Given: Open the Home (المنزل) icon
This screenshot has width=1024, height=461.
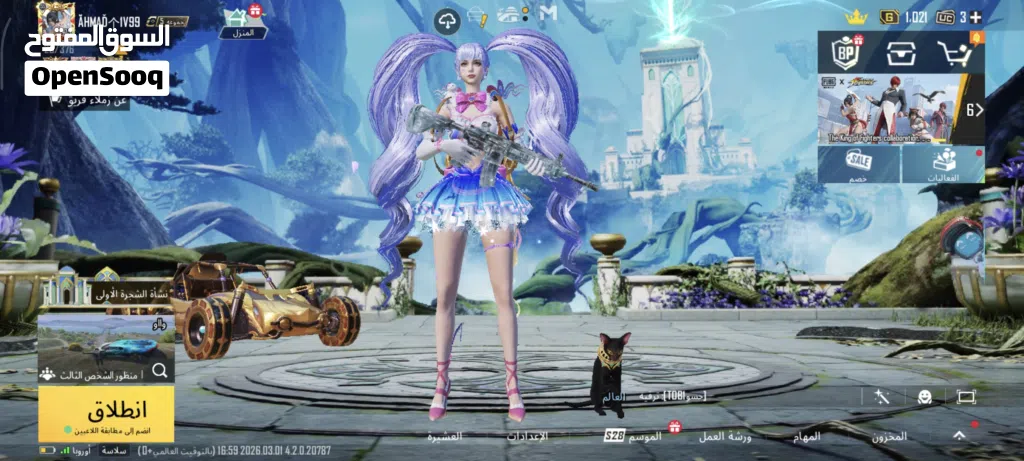Looking at the screenshot, I should (x=240, y=21).
